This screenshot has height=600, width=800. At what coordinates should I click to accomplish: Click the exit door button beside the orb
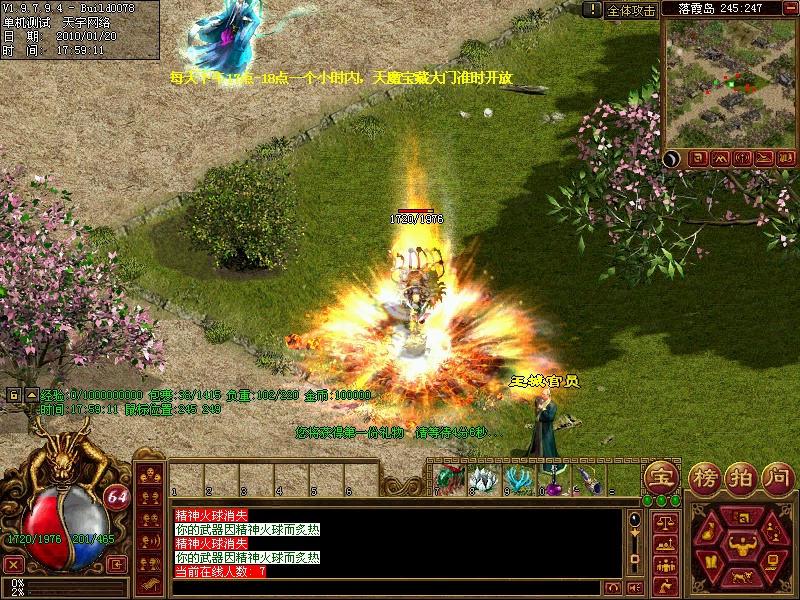coord(117,565)
